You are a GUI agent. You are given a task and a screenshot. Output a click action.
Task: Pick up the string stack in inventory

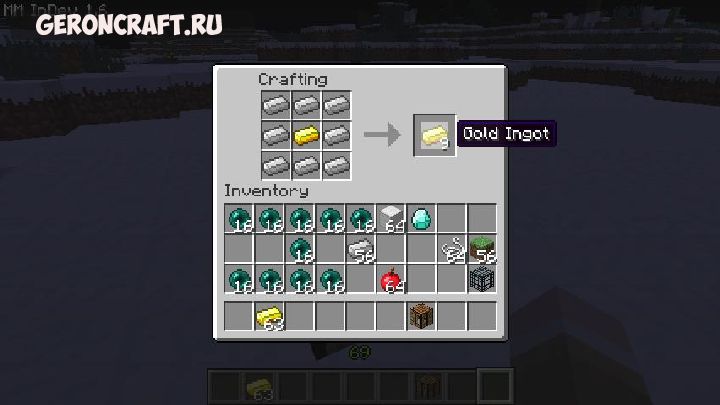coord(453,248)
